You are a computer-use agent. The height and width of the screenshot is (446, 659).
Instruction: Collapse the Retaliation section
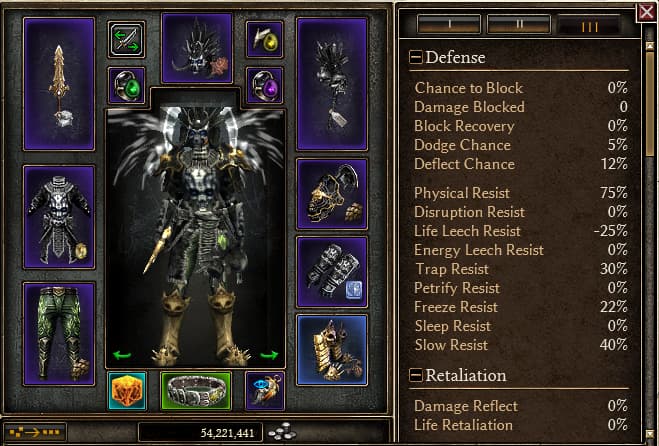tap(417, 376)
